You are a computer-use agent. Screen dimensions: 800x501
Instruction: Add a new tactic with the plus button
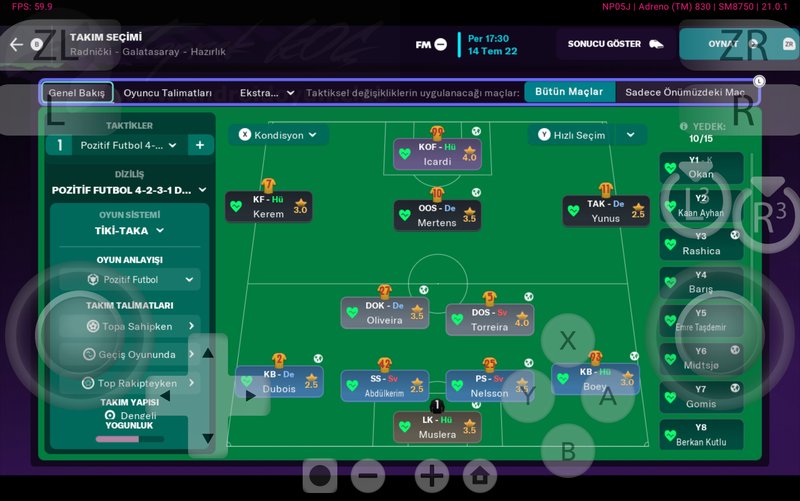[200, 146]
